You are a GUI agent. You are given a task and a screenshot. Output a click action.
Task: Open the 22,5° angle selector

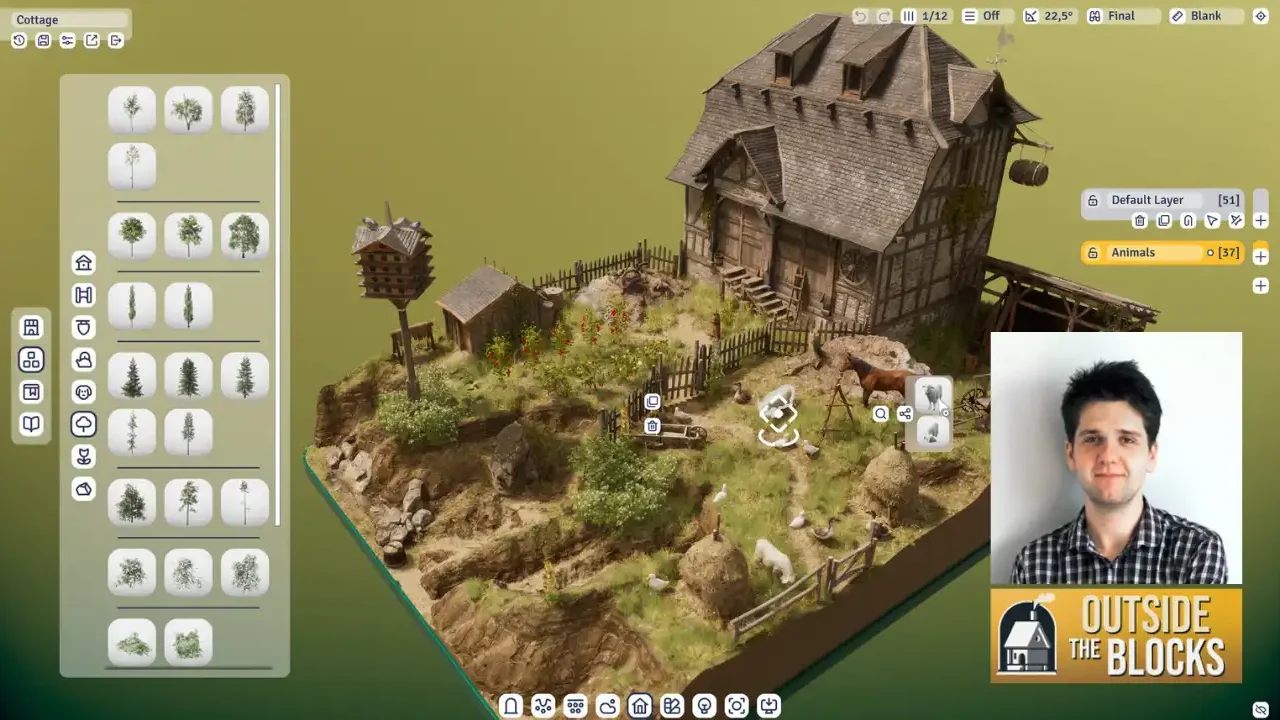pos(1049,15)
